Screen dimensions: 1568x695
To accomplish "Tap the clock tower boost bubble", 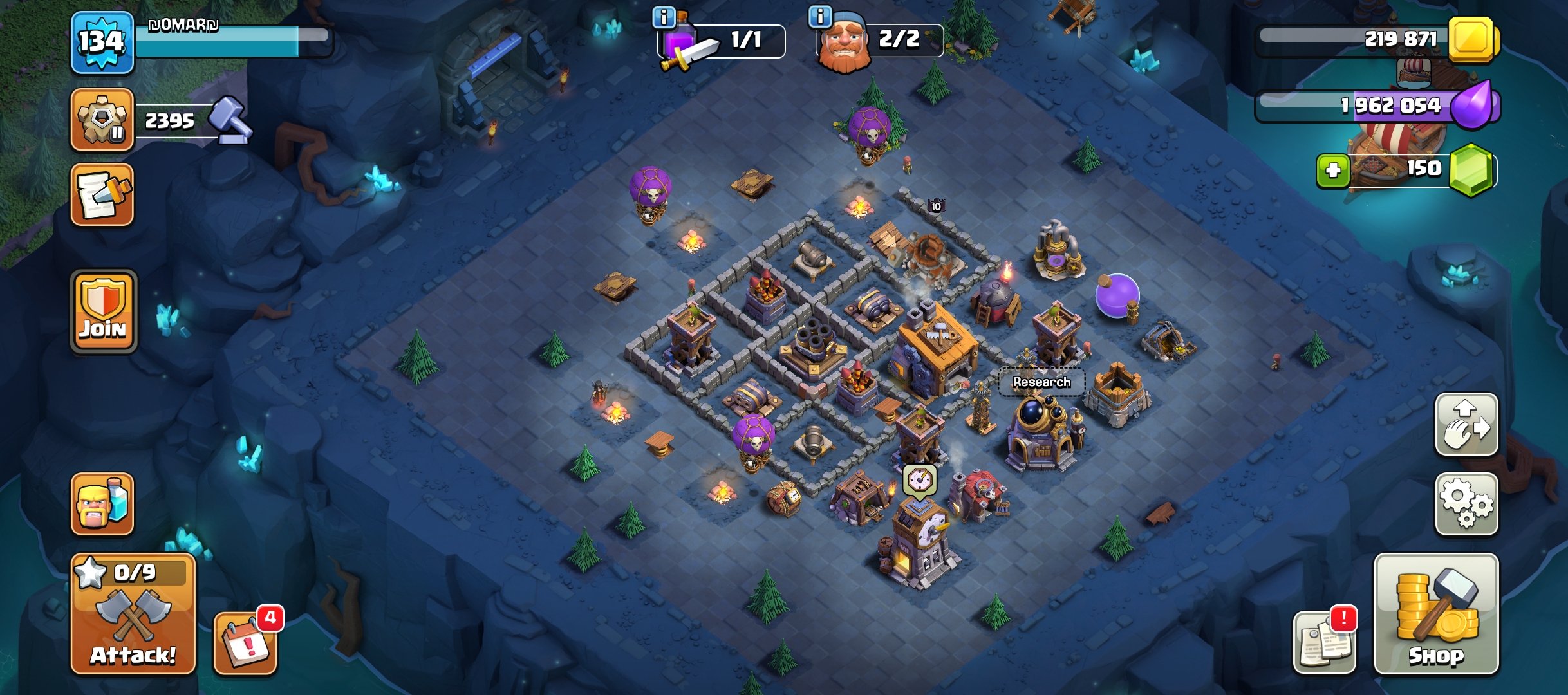I will pyautogui.click(x=919, y=480).
